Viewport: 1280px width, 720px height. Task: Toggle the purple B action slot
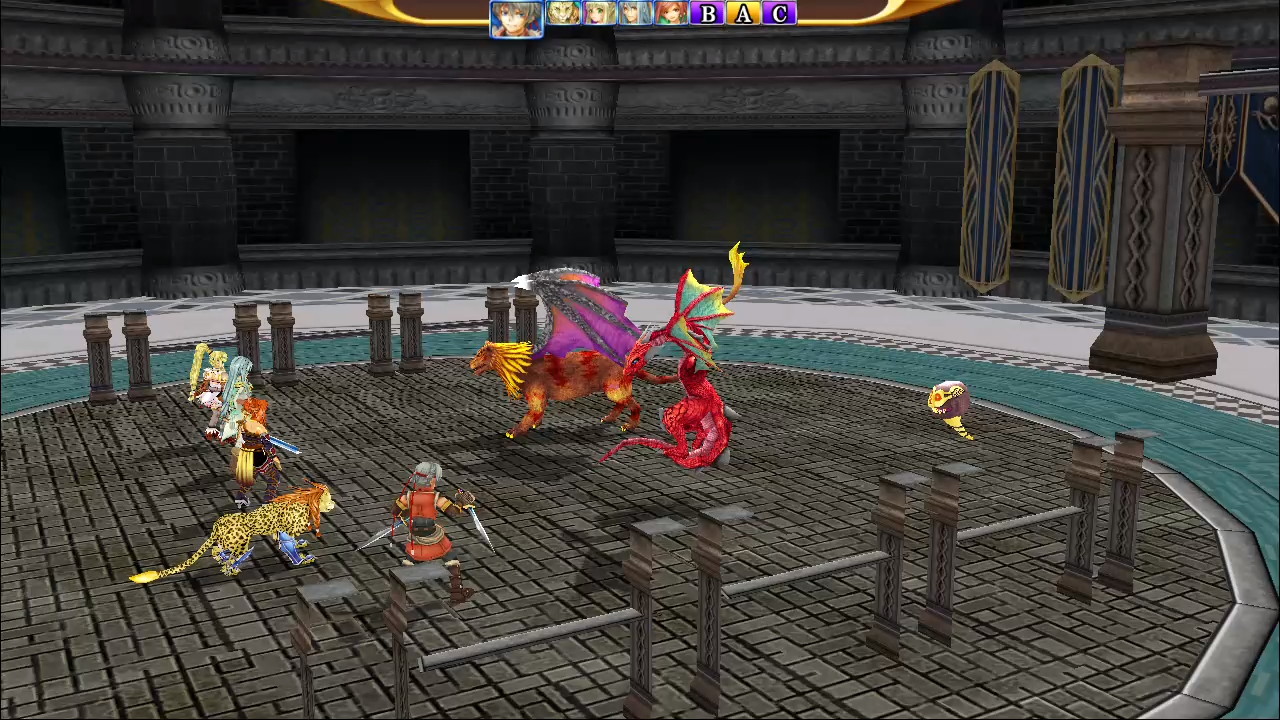coord(707,14)
